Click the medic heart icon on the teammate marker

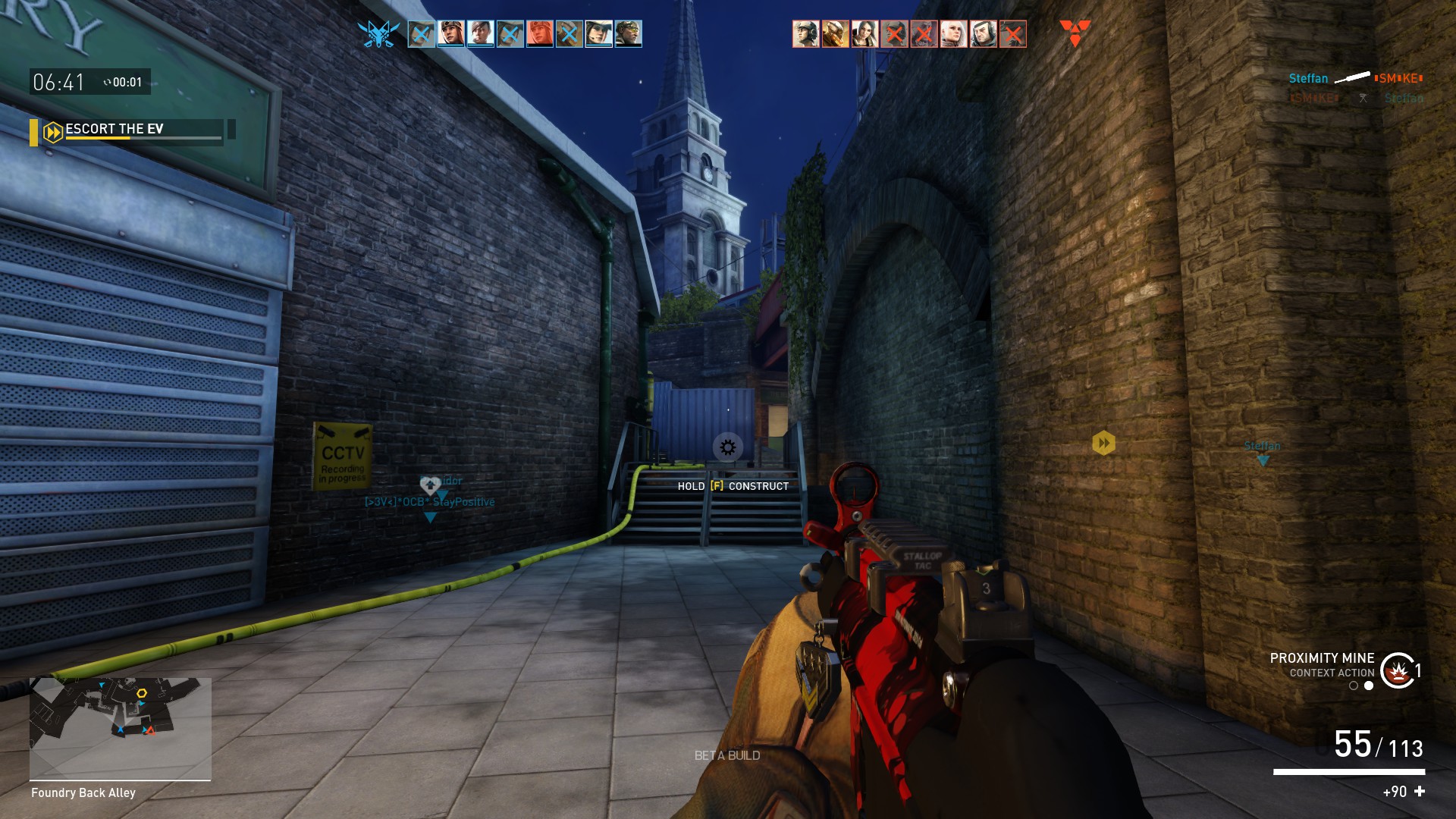point(430,485)
